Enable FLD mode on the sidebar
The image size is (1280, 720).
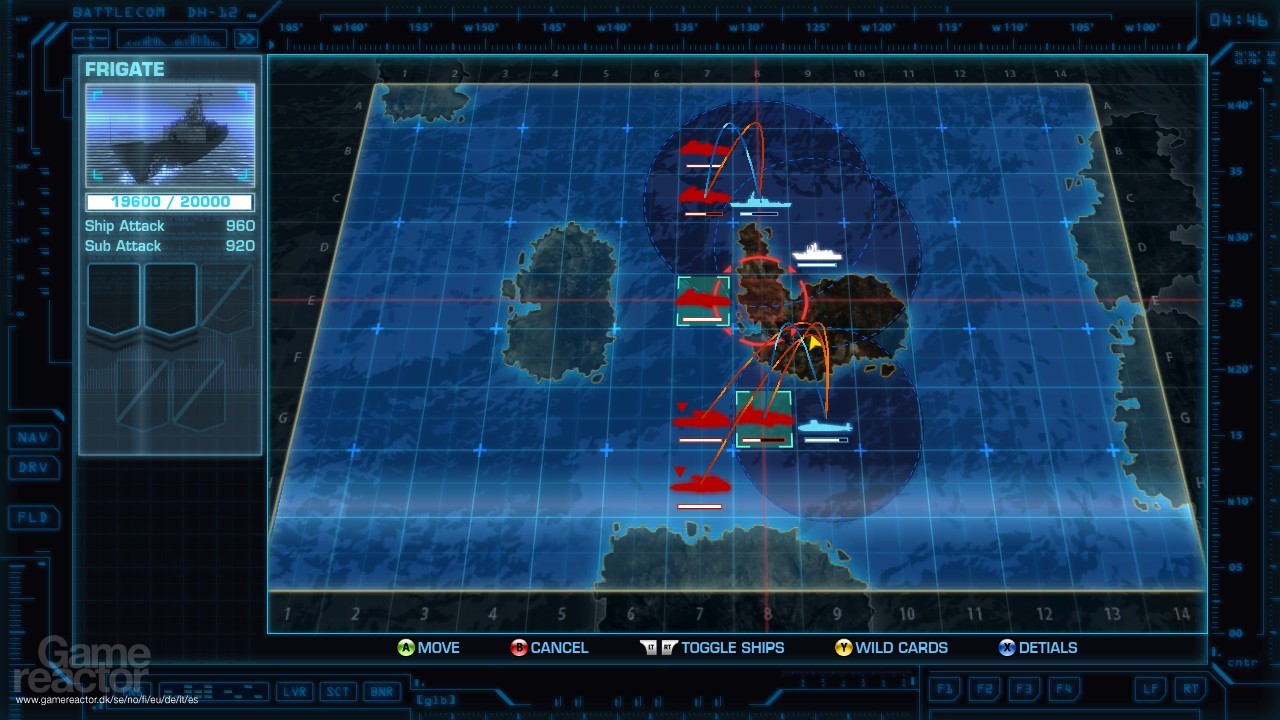click(x=34, y=518)
